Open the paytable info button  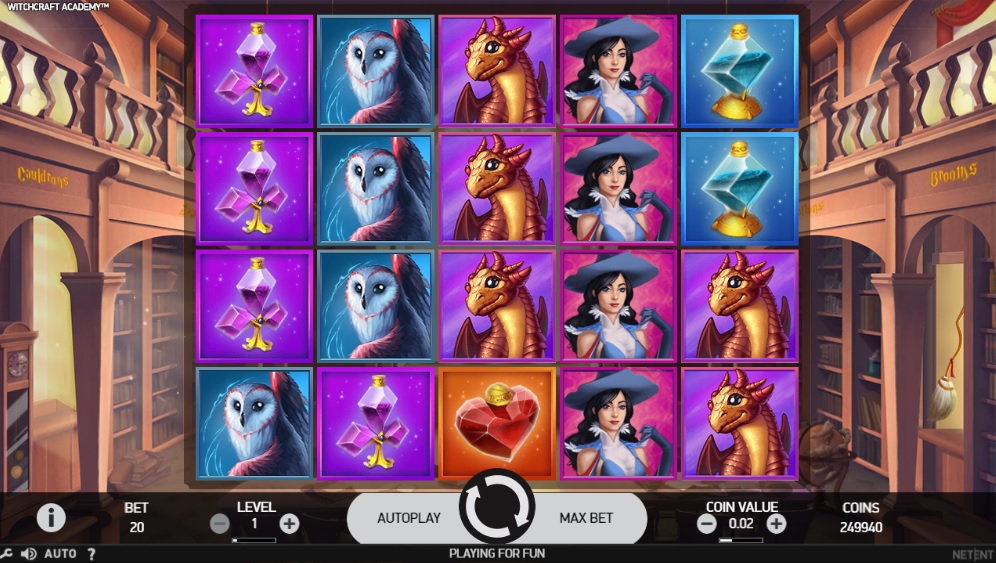(x=51, y=517)
